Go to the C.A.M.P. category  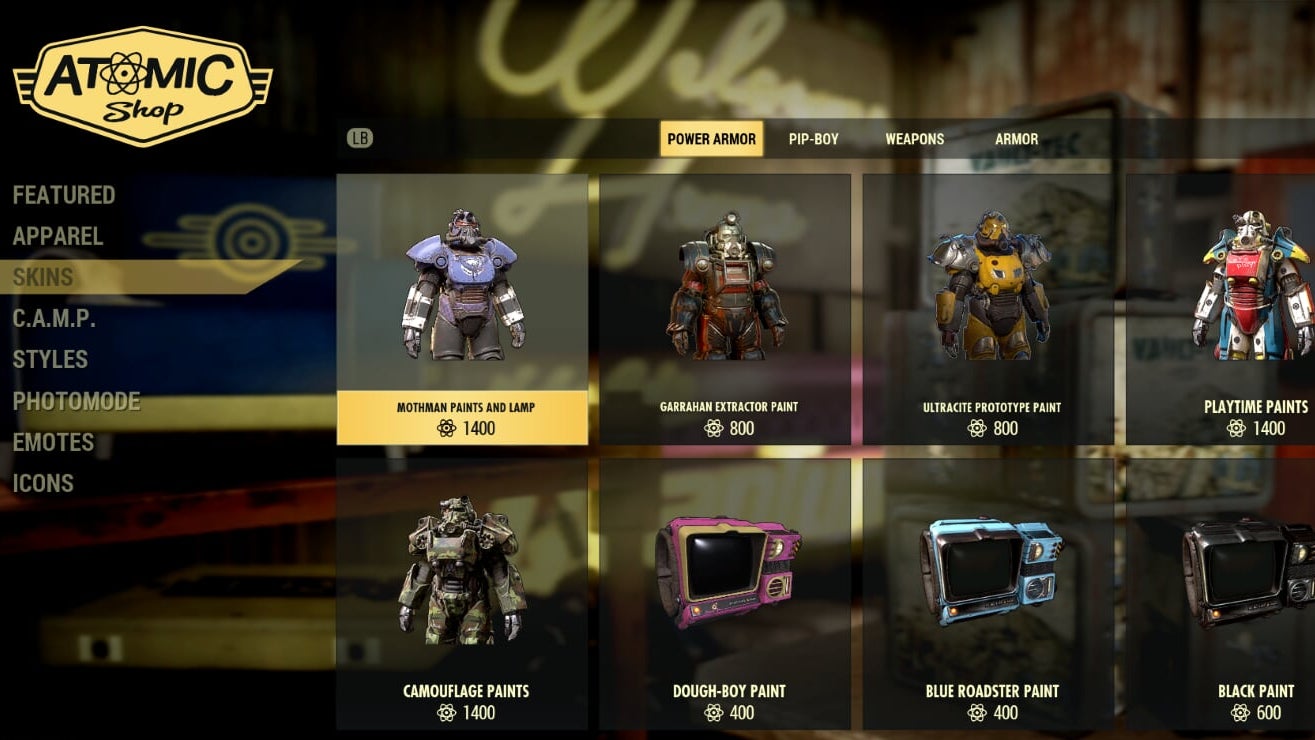54,319
